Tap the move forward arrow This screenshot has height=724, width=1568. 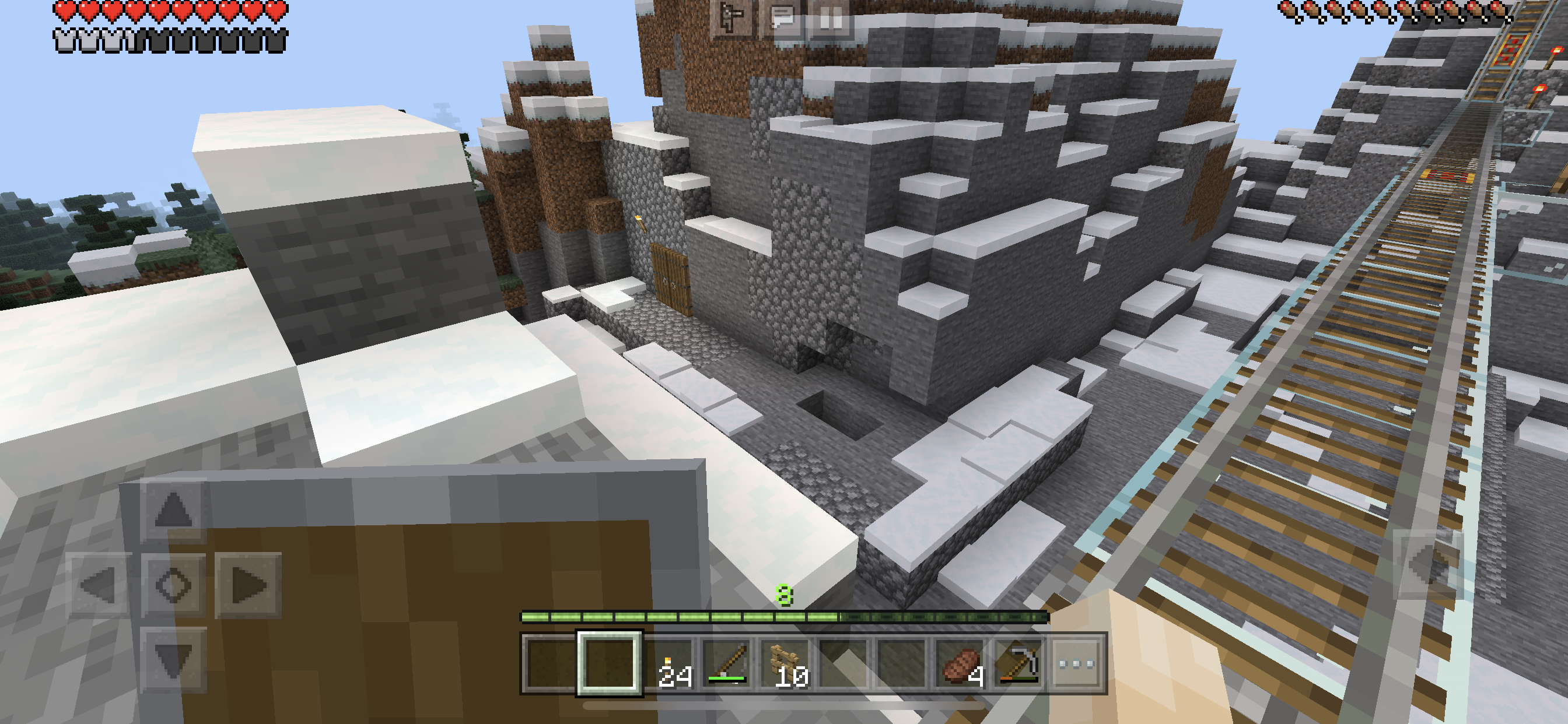point(173,510)
